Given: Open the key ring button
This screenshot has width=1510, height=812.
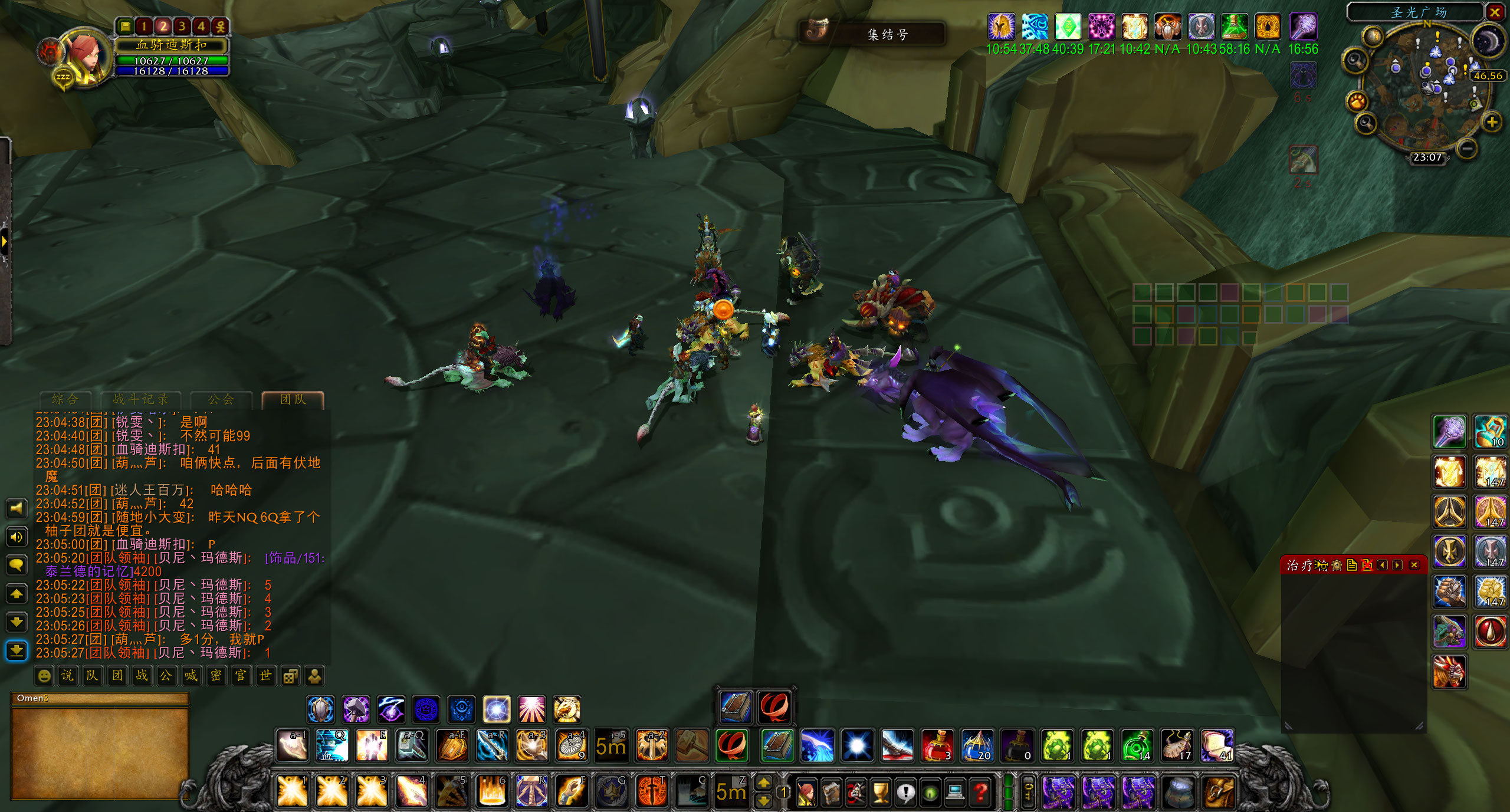Looking at the screenshot, I should click(x=1028, y=791).
